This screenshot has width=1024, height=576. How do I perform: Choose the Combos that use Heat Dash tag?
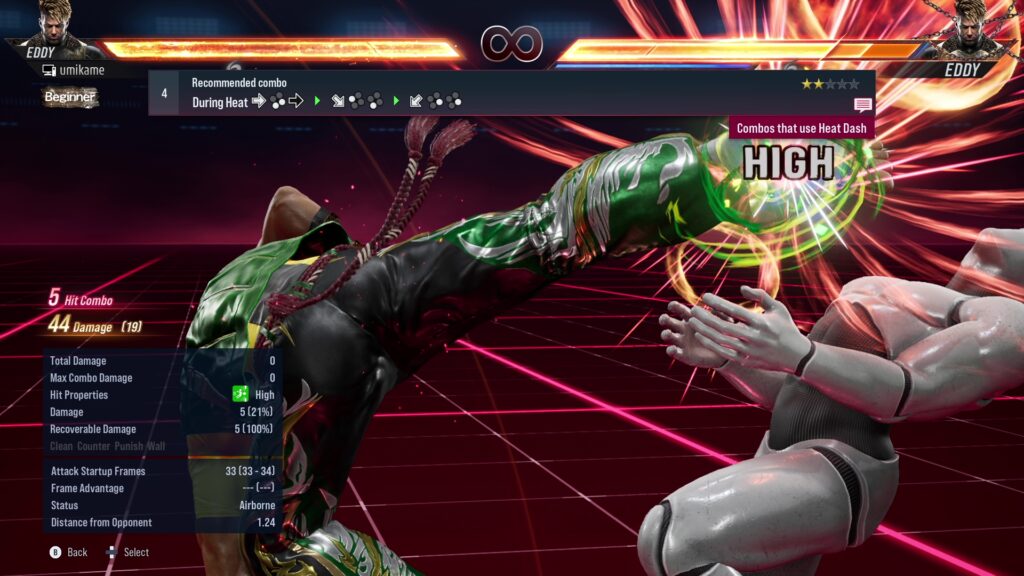tap(802, 128)
